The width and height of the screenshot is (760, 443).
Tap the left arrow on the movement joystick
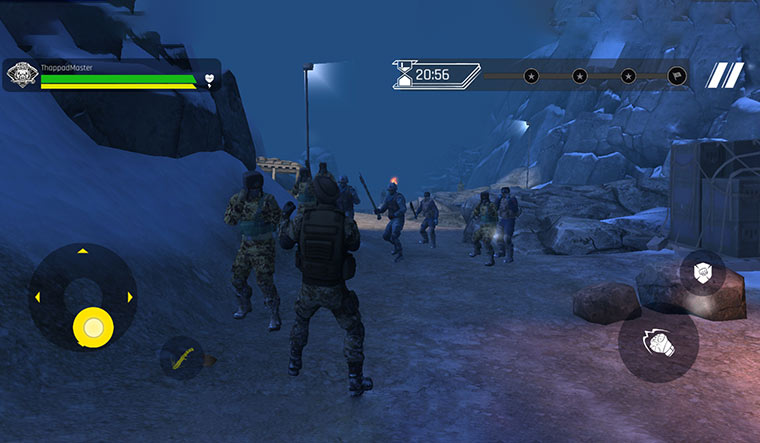coord(37,297)
